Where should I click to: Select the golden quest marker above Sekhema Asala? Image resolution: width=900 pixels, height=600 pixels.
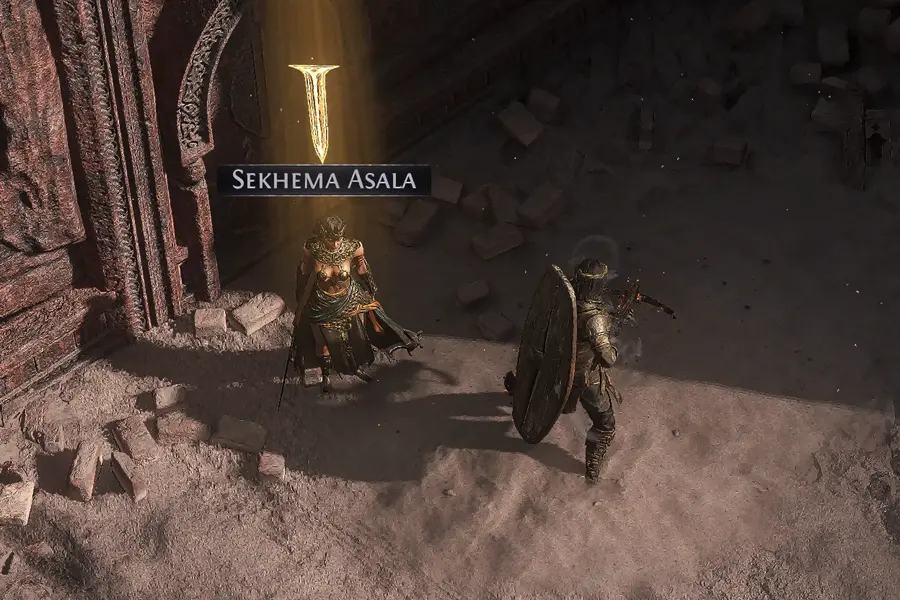click(x=316, y=110)
